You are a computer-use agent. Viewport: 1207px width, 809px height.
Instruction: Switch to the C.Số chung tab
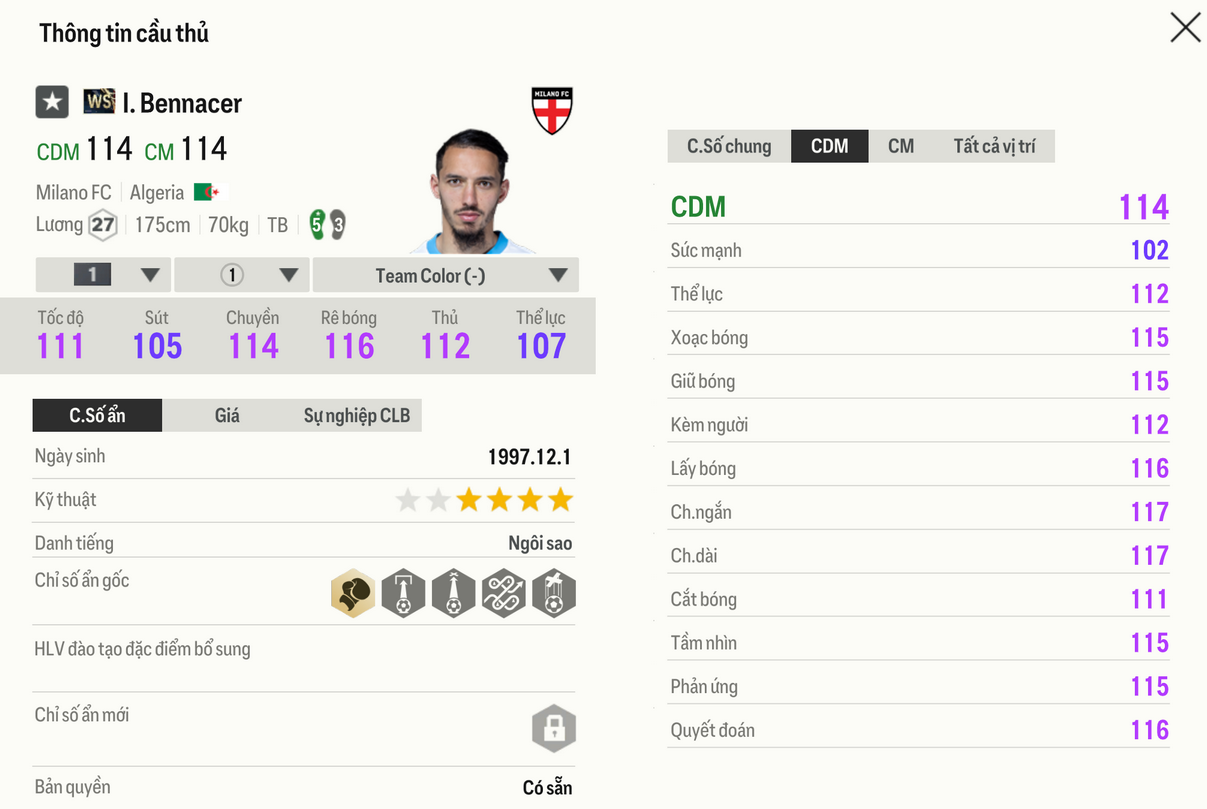click(729, 146)
